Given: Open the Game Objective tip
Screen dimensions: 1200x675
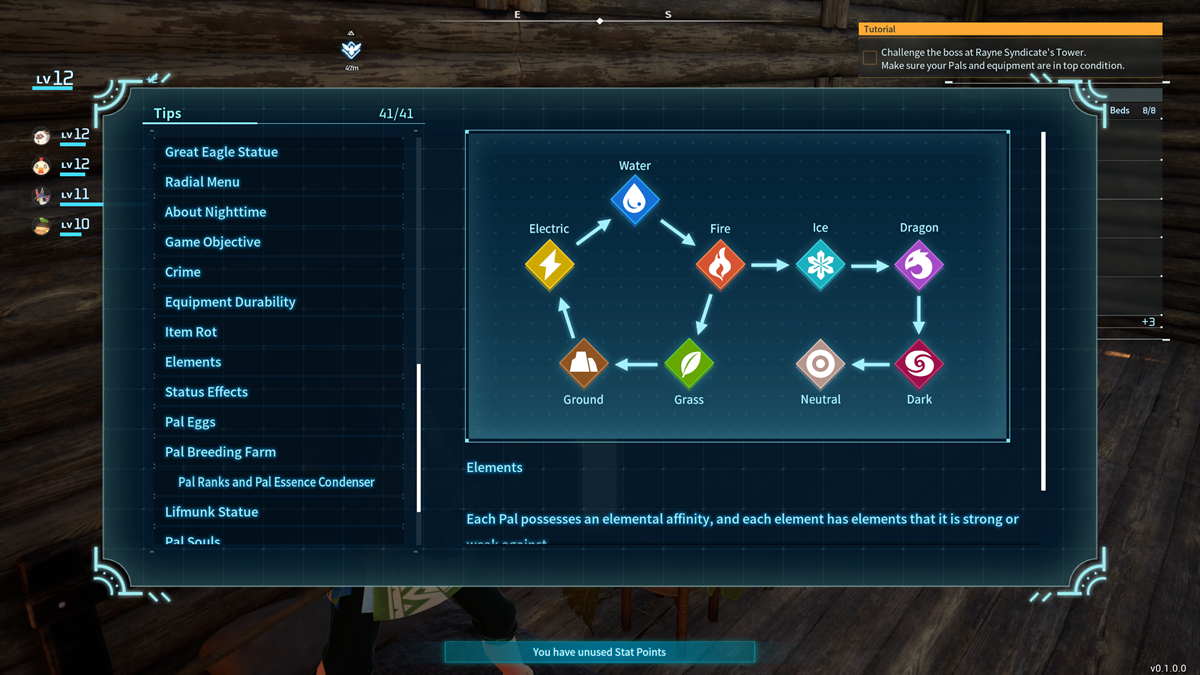Looking at the screenshot, I should point(212,242).
